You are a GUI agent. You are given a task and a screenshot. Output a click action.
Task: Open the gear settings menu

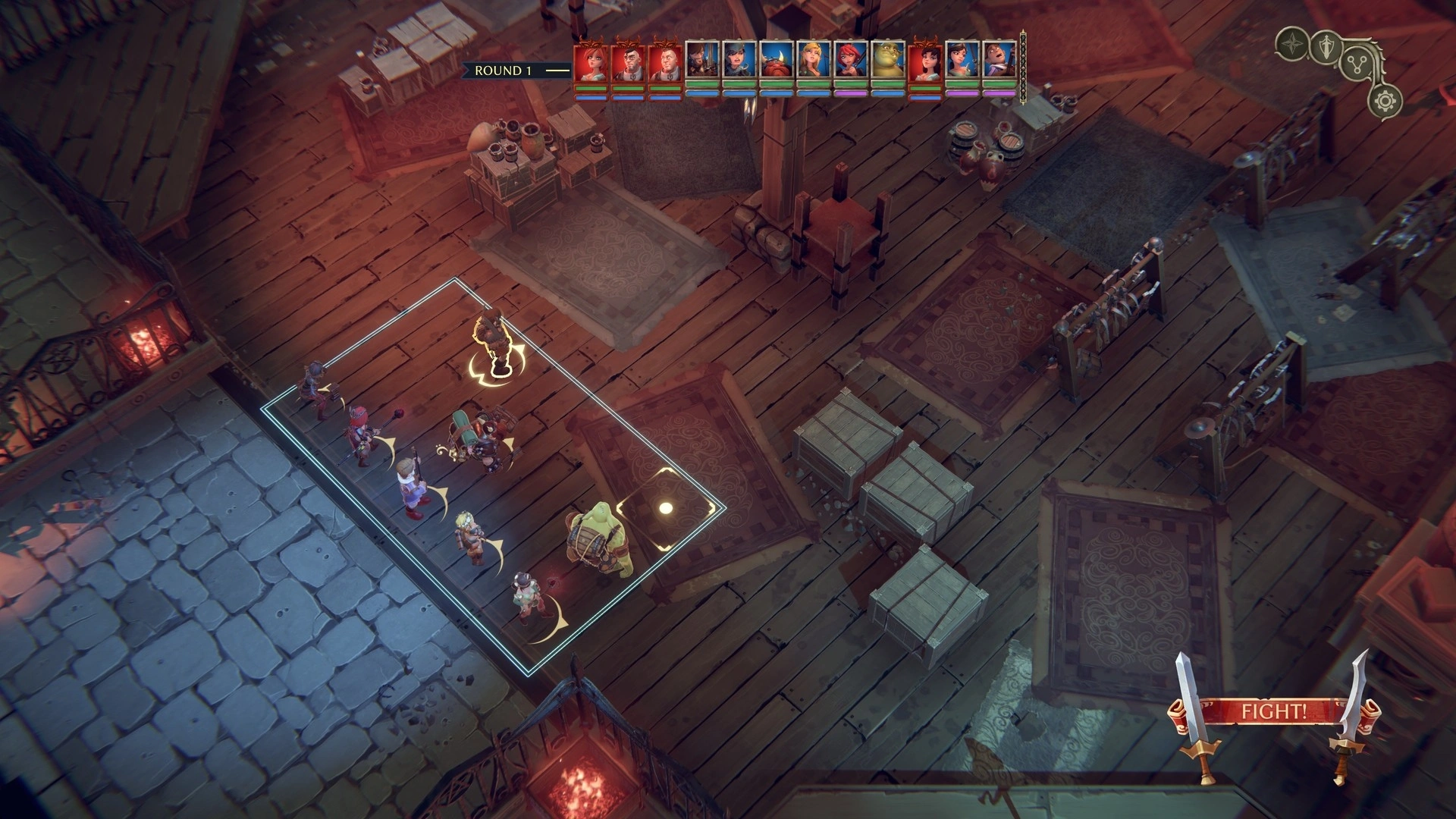(1385, 101)
